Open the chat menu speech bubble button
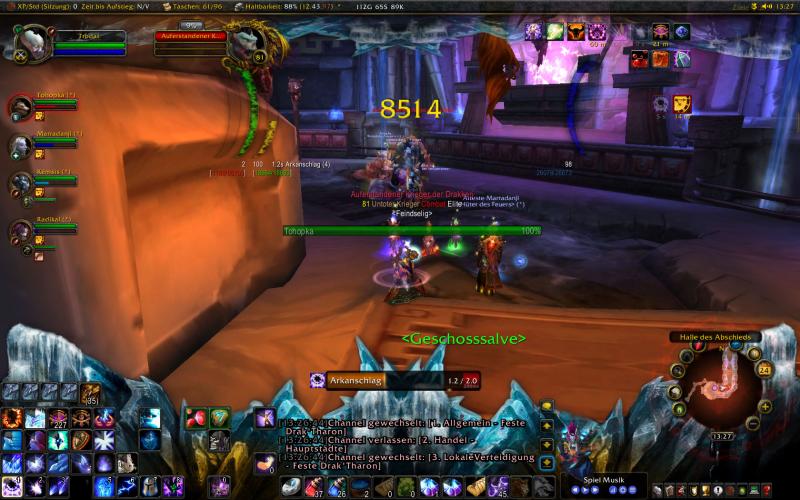Viewport: 800px width, 500px height. [x=547, y=406]
